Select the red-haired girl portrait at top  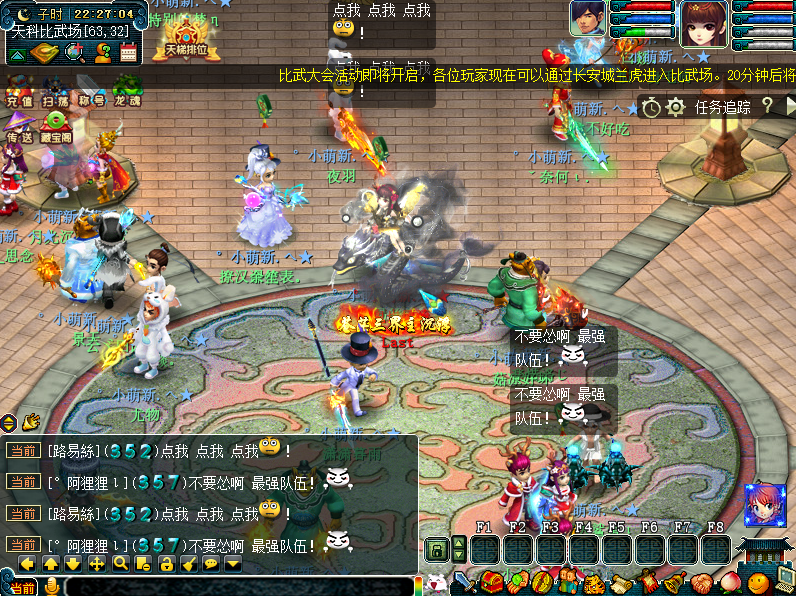click(704, 22)
